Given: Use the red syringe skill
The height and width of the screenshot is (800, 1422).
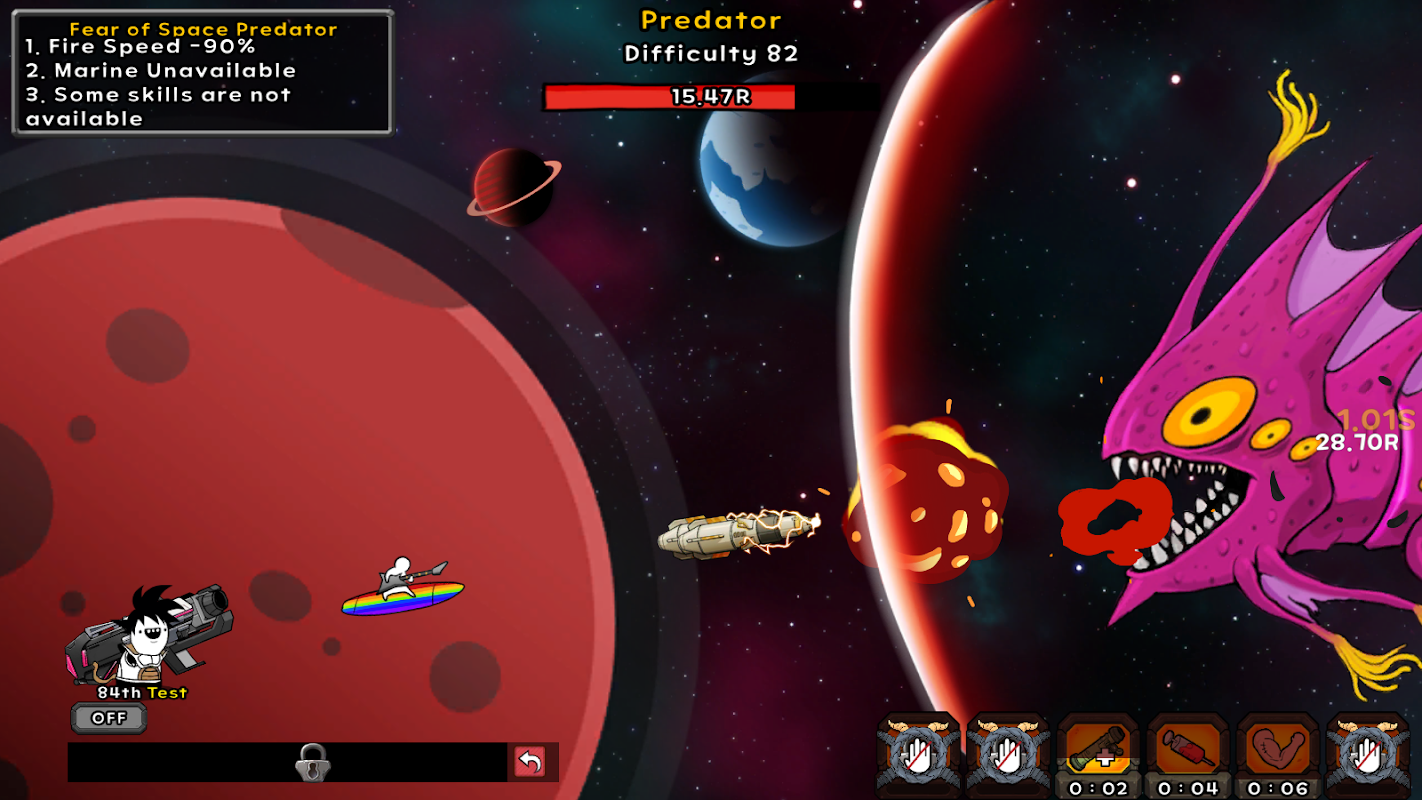Looking at the screenshot, I should click(x=1188, y=748).
